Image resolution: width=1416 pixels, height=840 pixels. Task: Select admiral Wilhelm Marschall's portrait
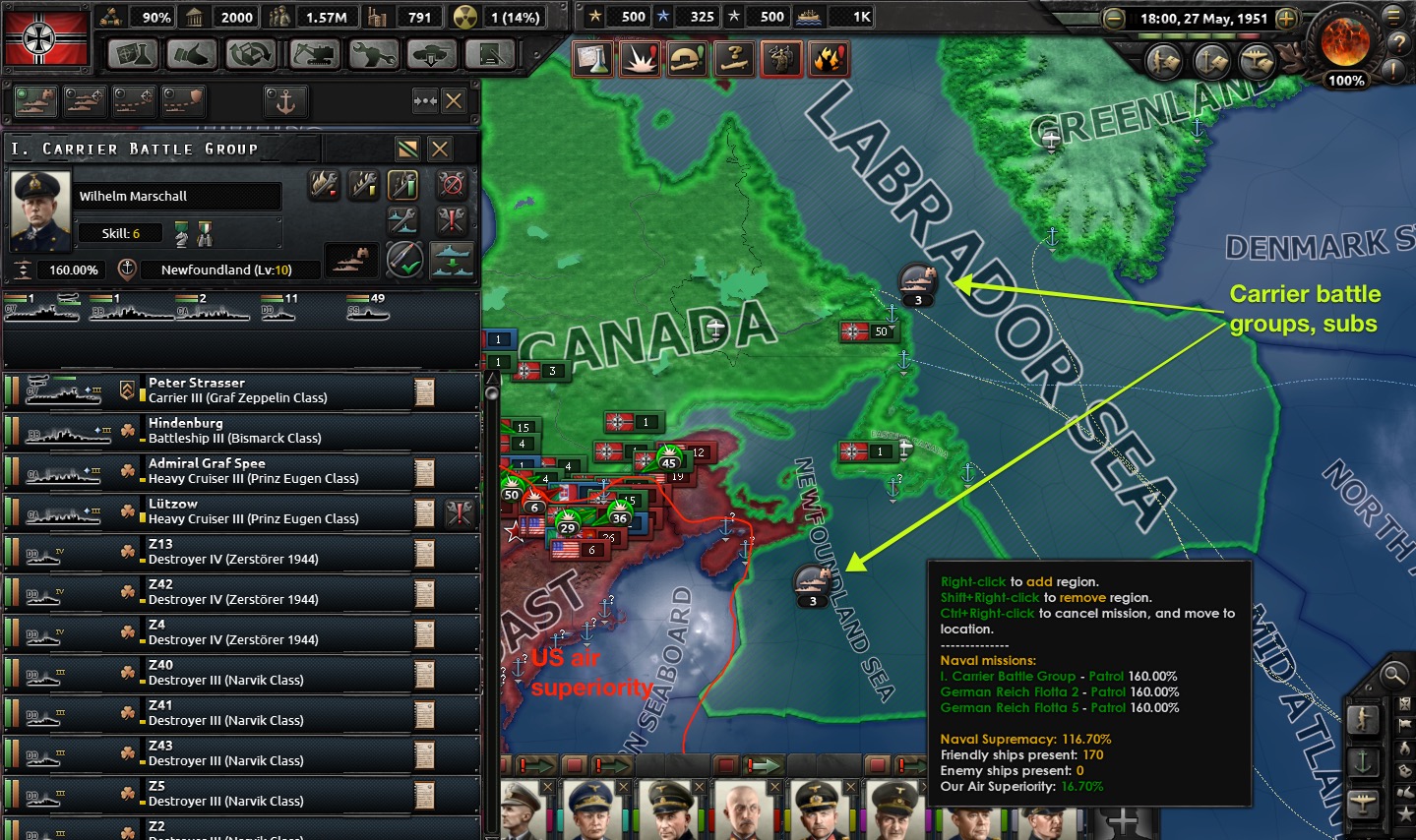(x=40, y=210)
